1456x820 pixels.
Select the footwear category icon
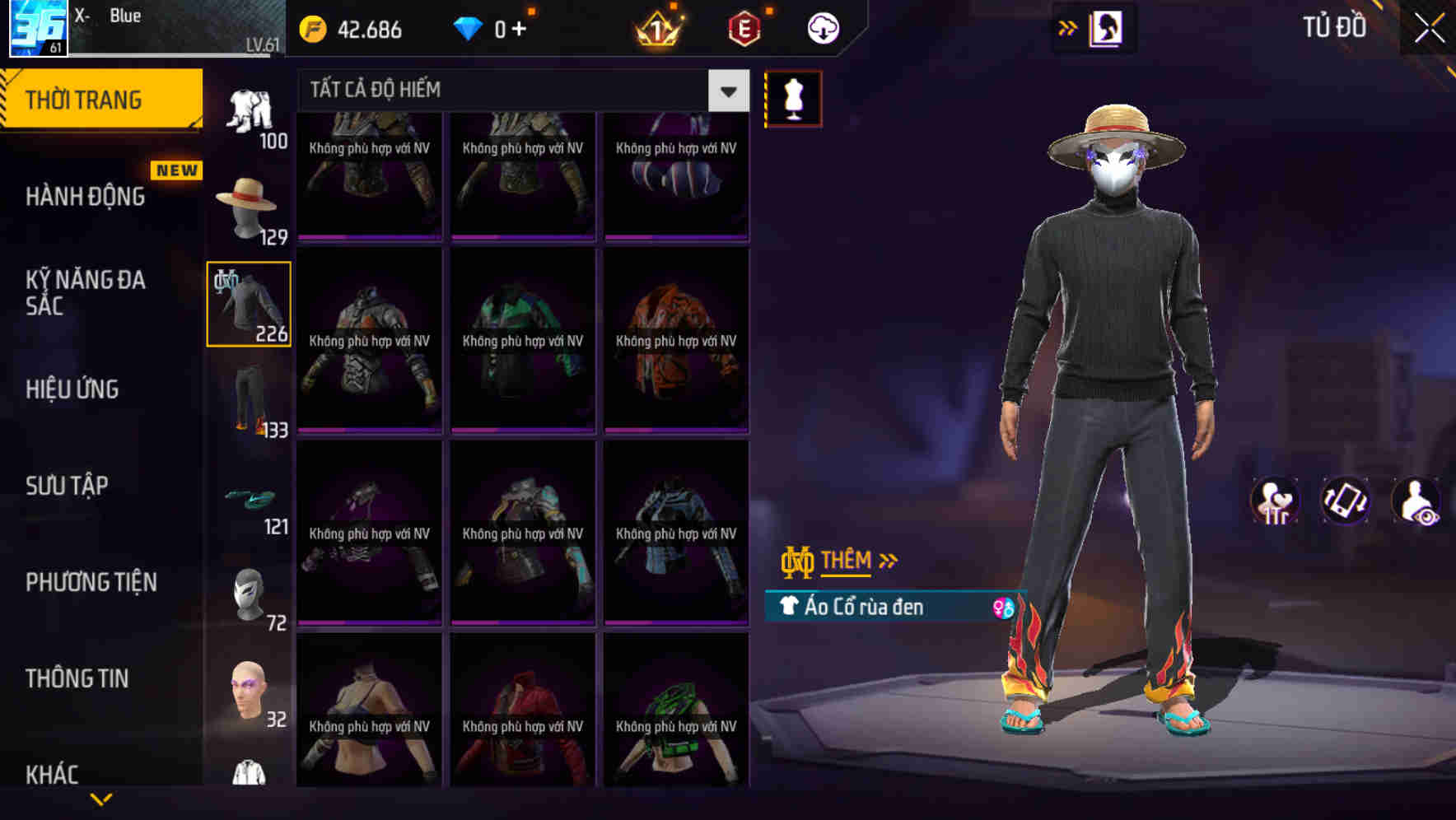tap(248, 499)
